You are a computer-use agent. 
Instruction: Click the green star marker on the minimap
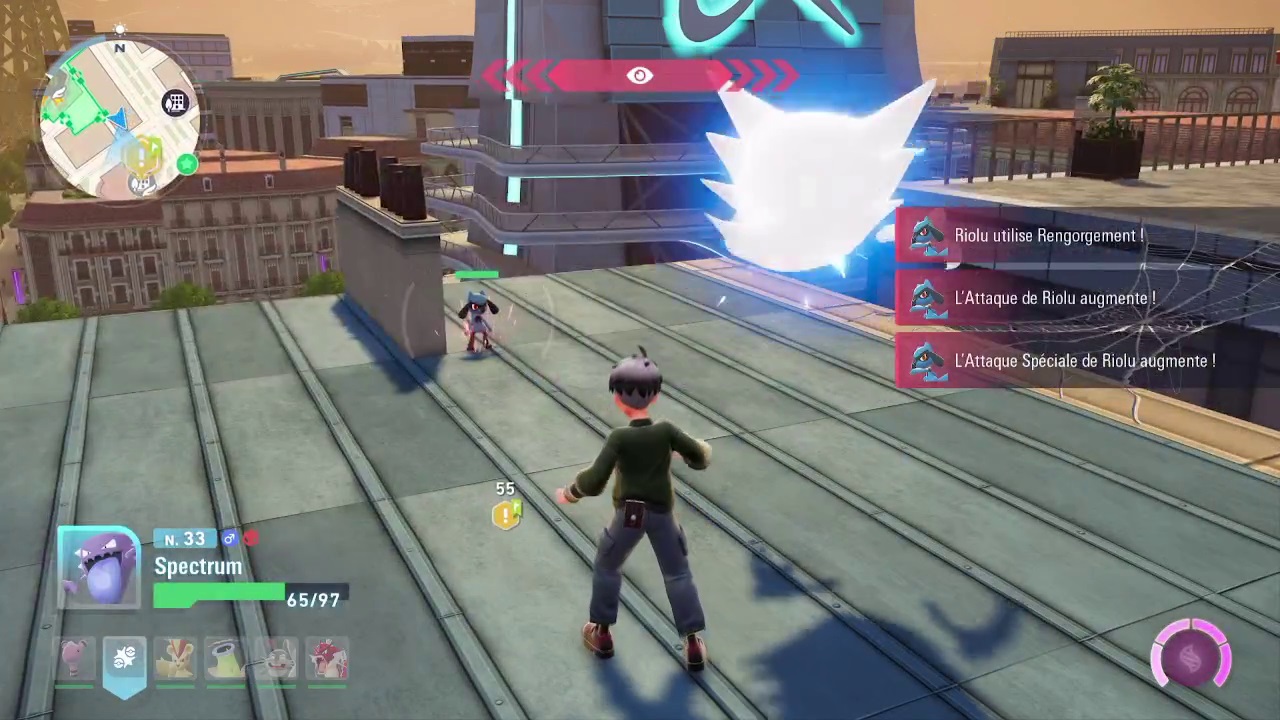pyautogui.click(x=186, y=163)
